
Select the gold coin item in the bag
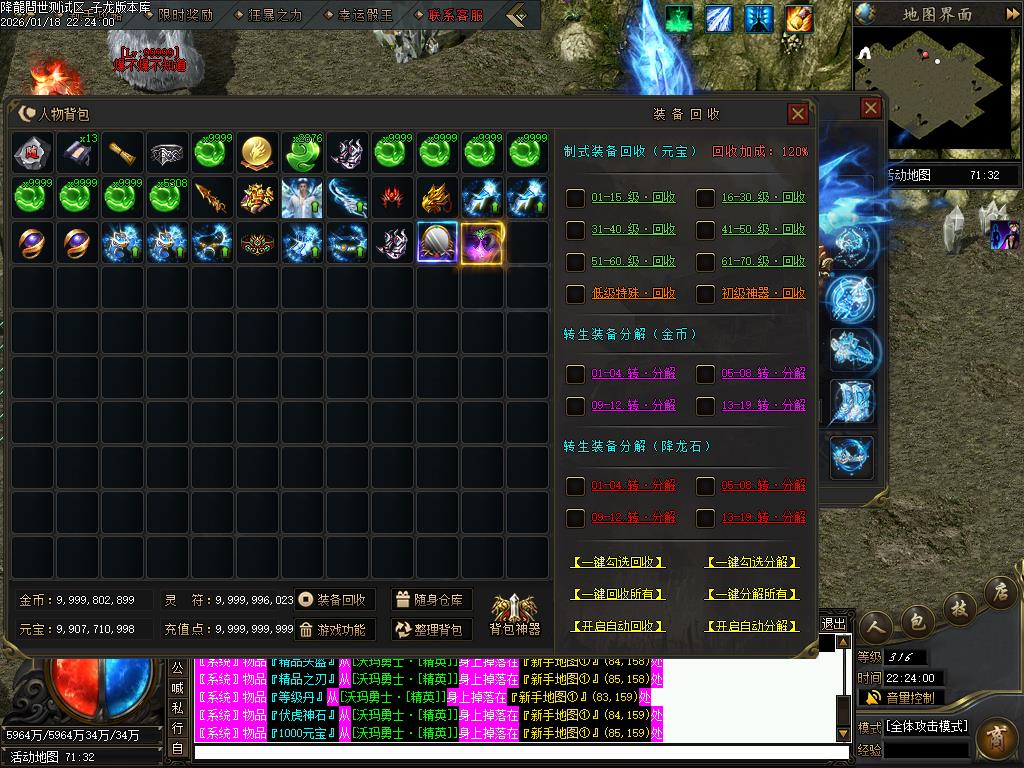(258, 153)
